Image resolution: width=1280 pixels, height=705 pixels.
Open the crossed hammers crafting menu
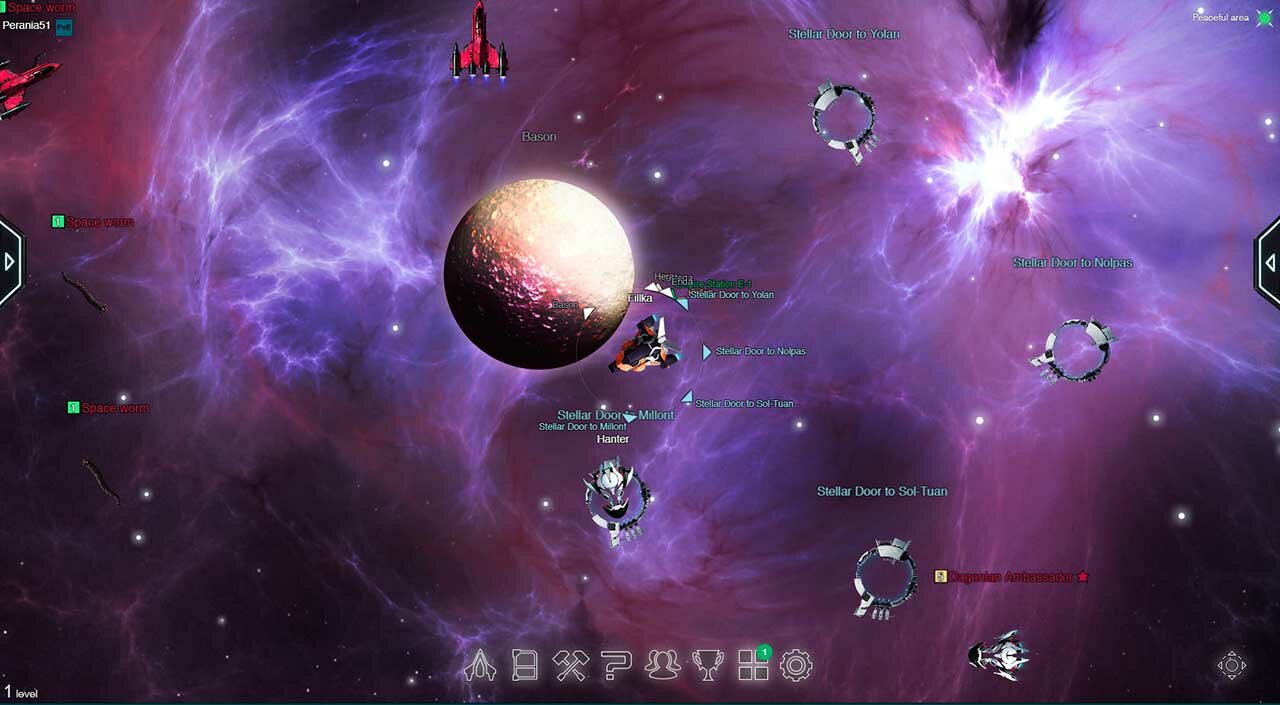(x=571, y=665)
